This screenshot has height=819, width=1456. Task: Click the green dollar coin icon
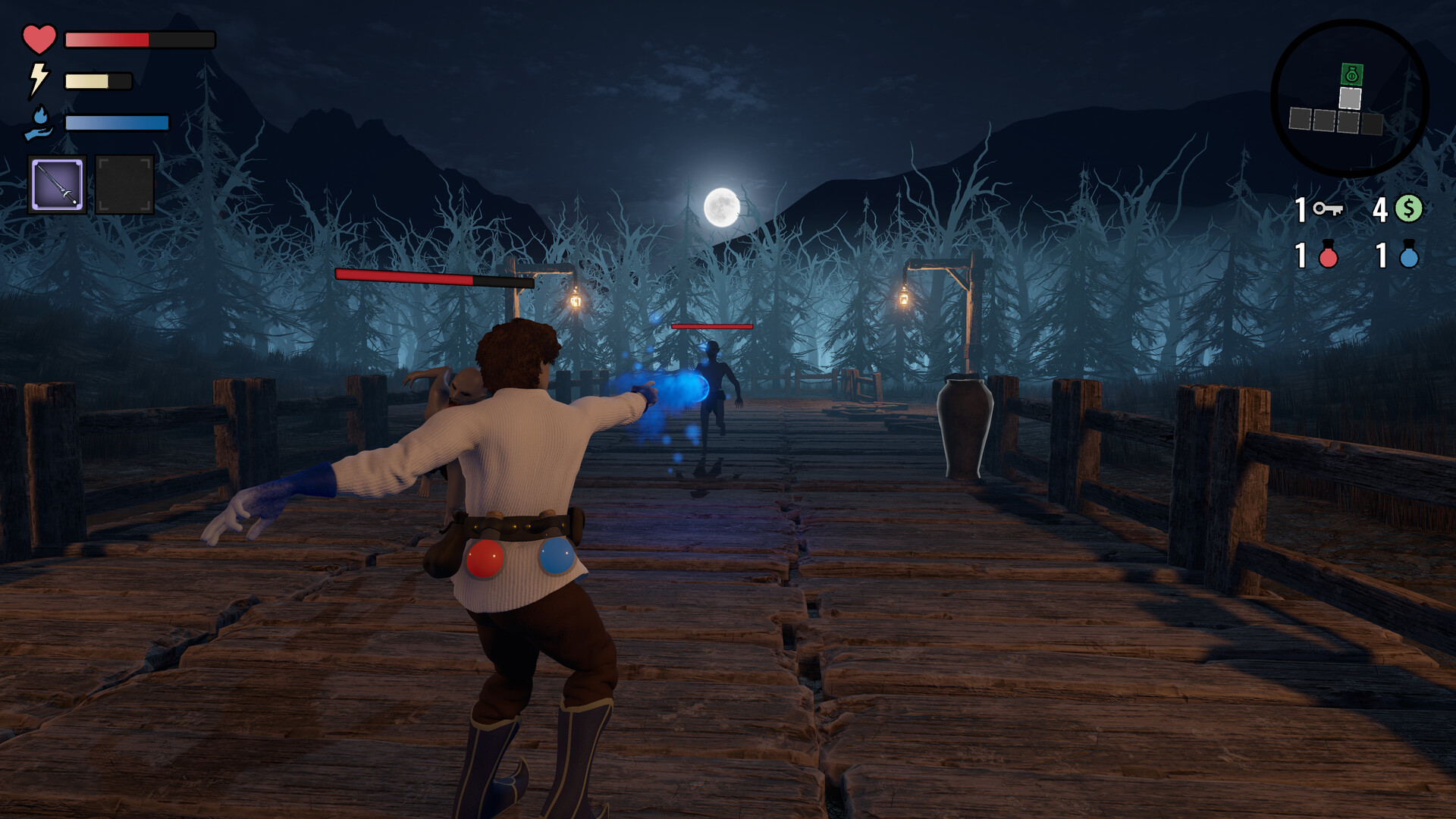1409,208
